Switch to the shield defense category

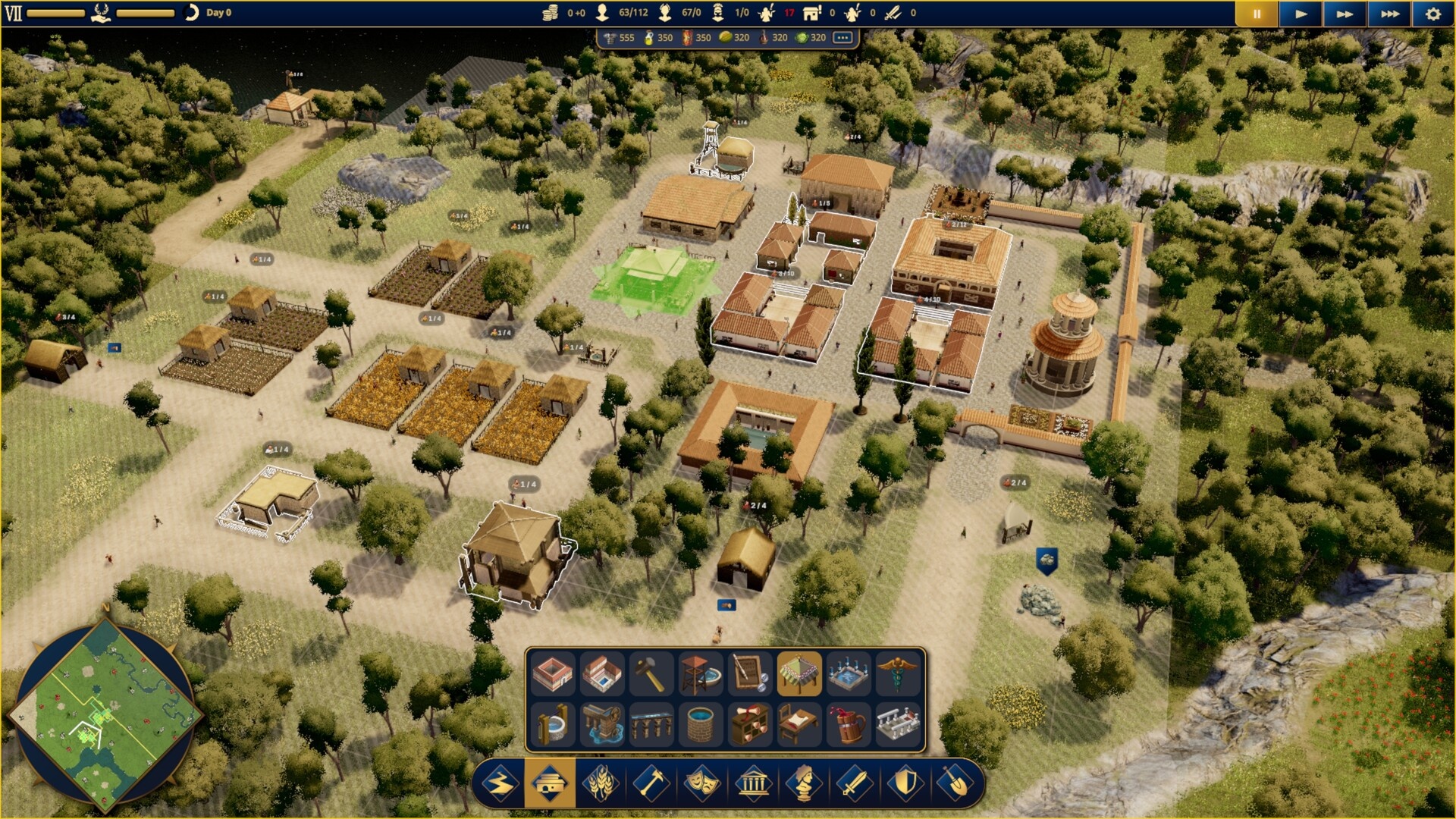[905, 783]
